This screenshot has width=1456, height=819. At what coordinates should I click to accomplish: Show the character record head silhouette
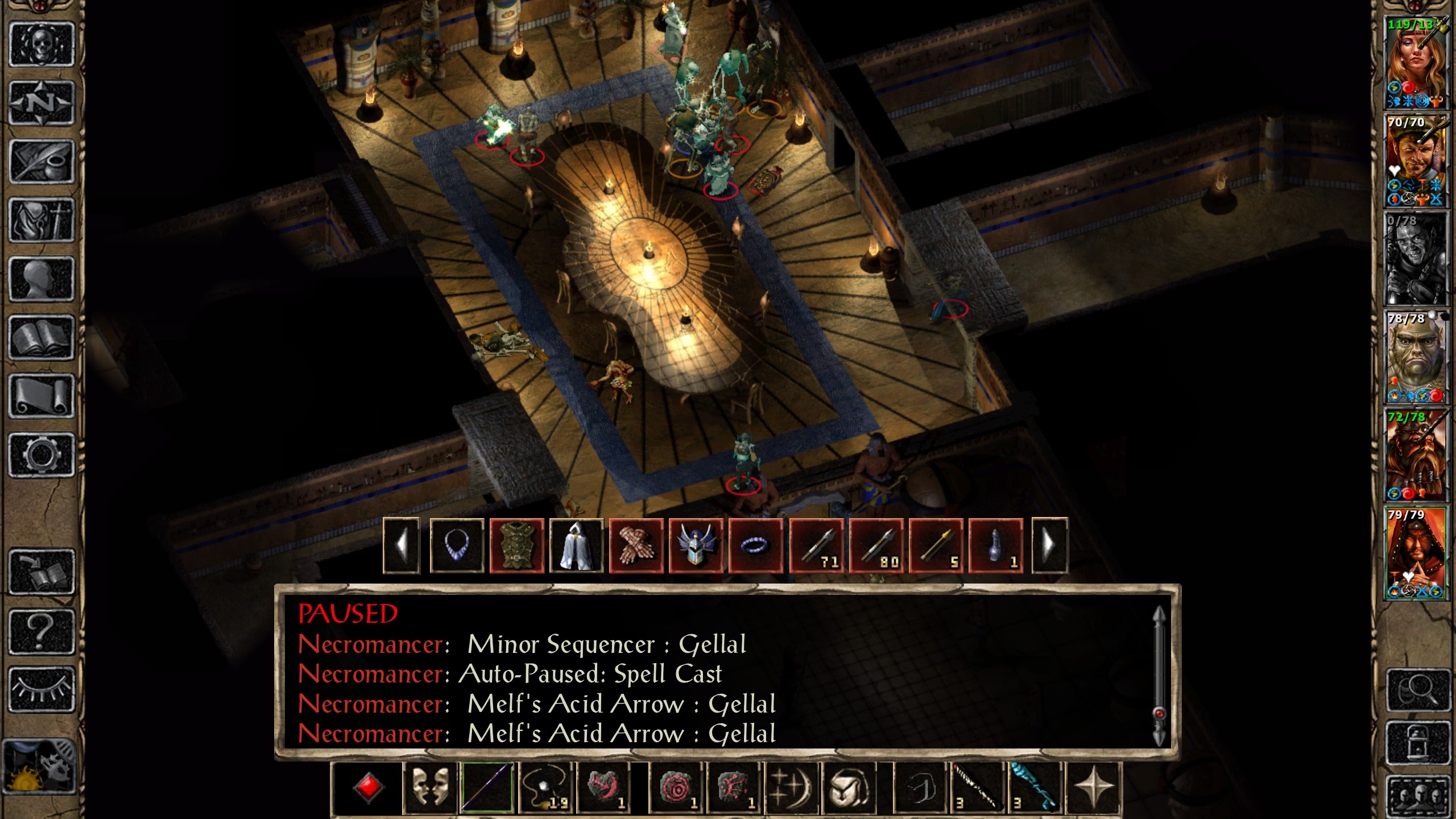tap(42, 279)
